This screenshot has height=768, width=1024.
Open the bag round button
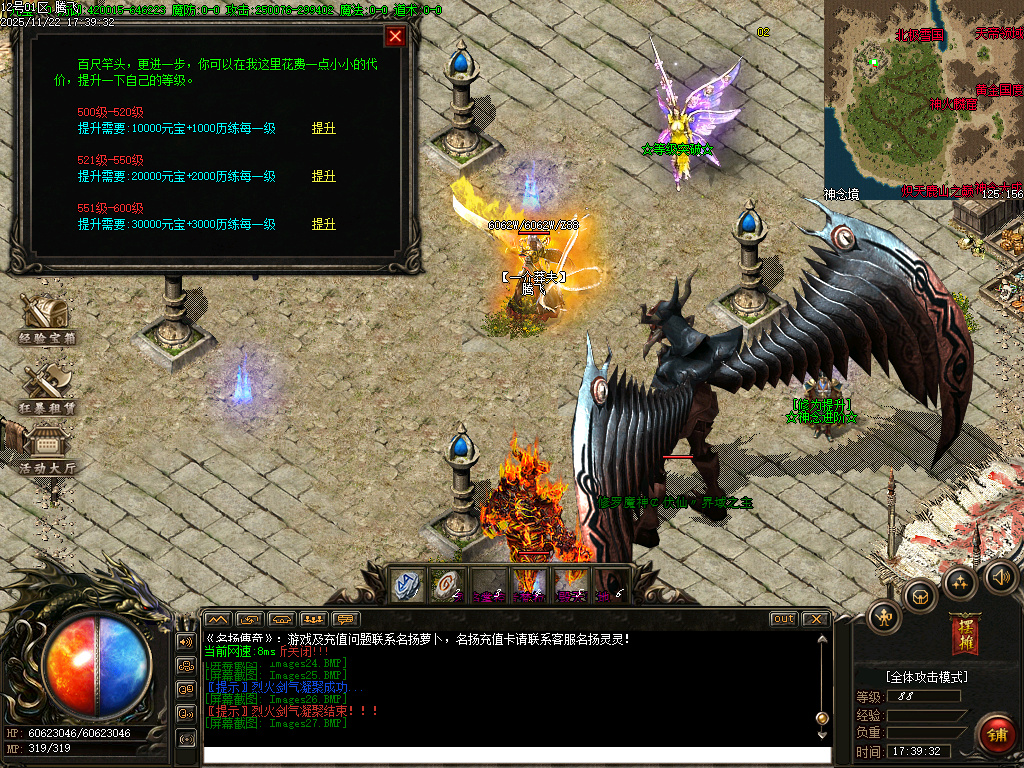point(920,596)
